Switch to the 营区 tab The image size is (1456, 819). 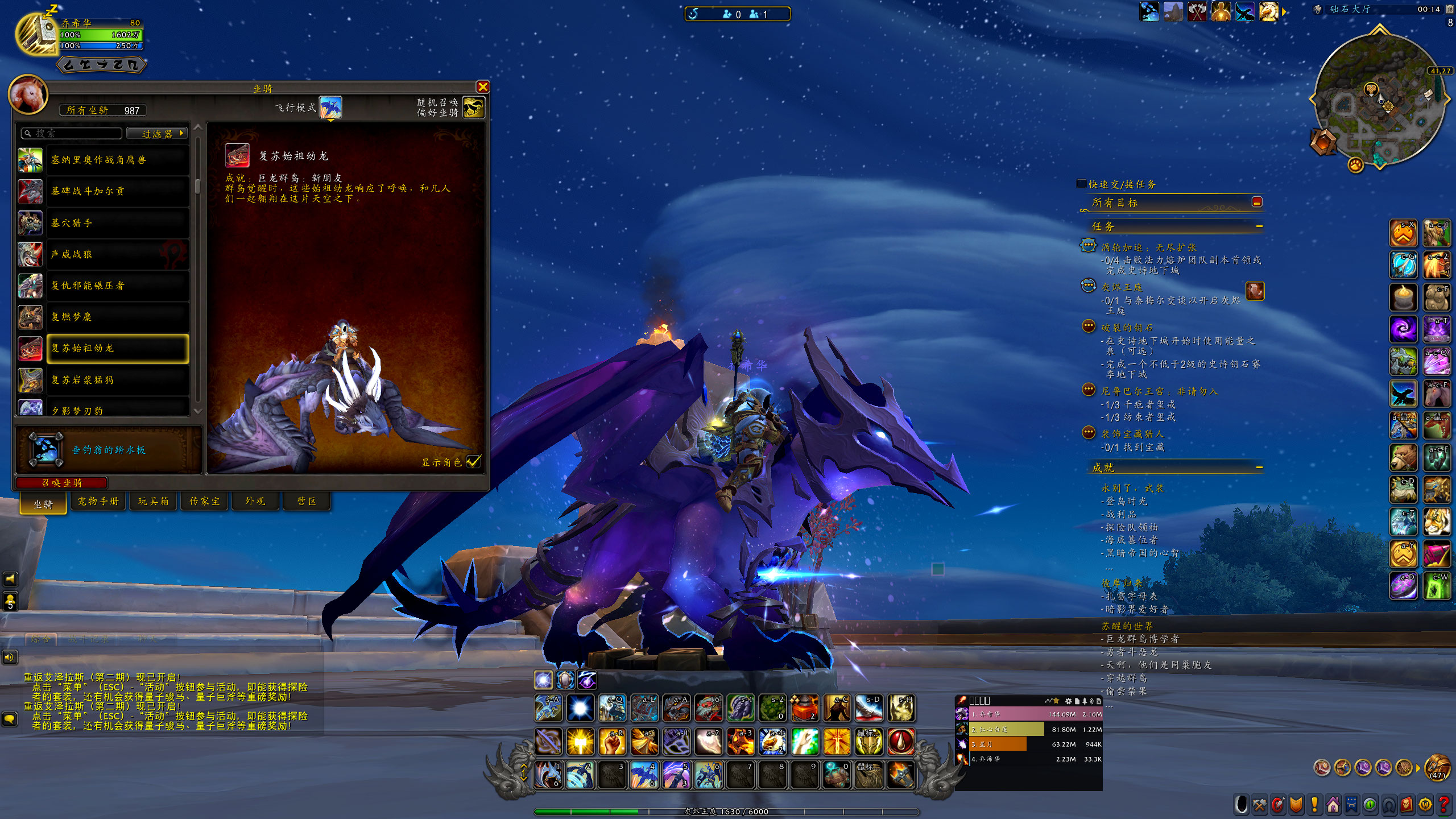point(307,502)
